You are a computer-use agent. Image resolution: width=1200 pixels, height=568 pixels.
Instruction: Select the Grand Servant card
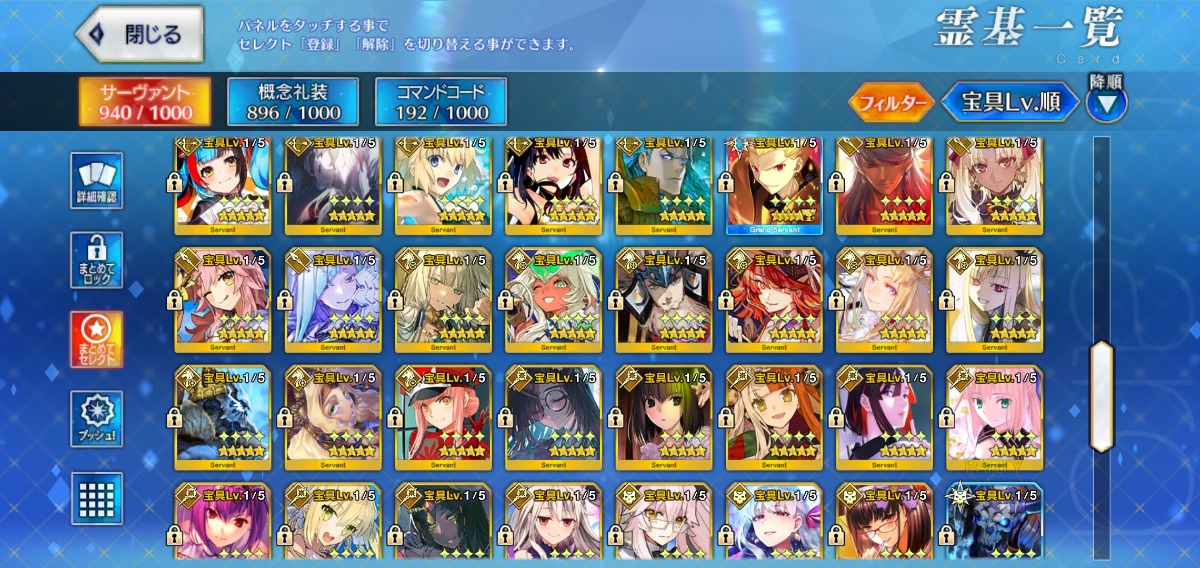click(x=773, y=183)
